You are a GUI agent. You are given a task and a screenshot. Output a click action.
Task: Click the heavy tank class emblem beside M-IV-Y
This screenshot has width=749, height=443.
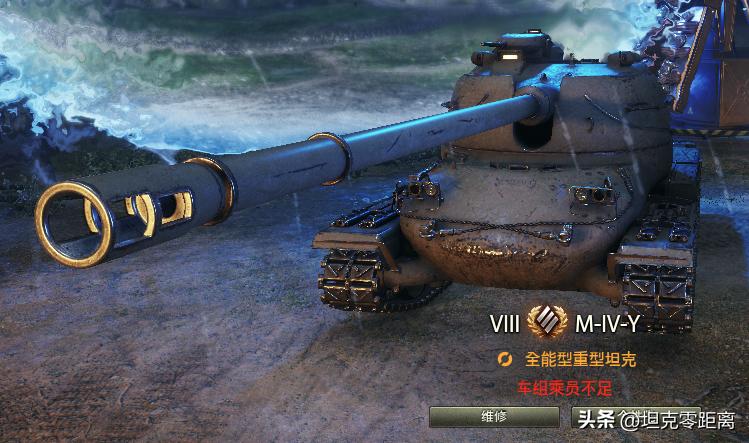[546, 324]
